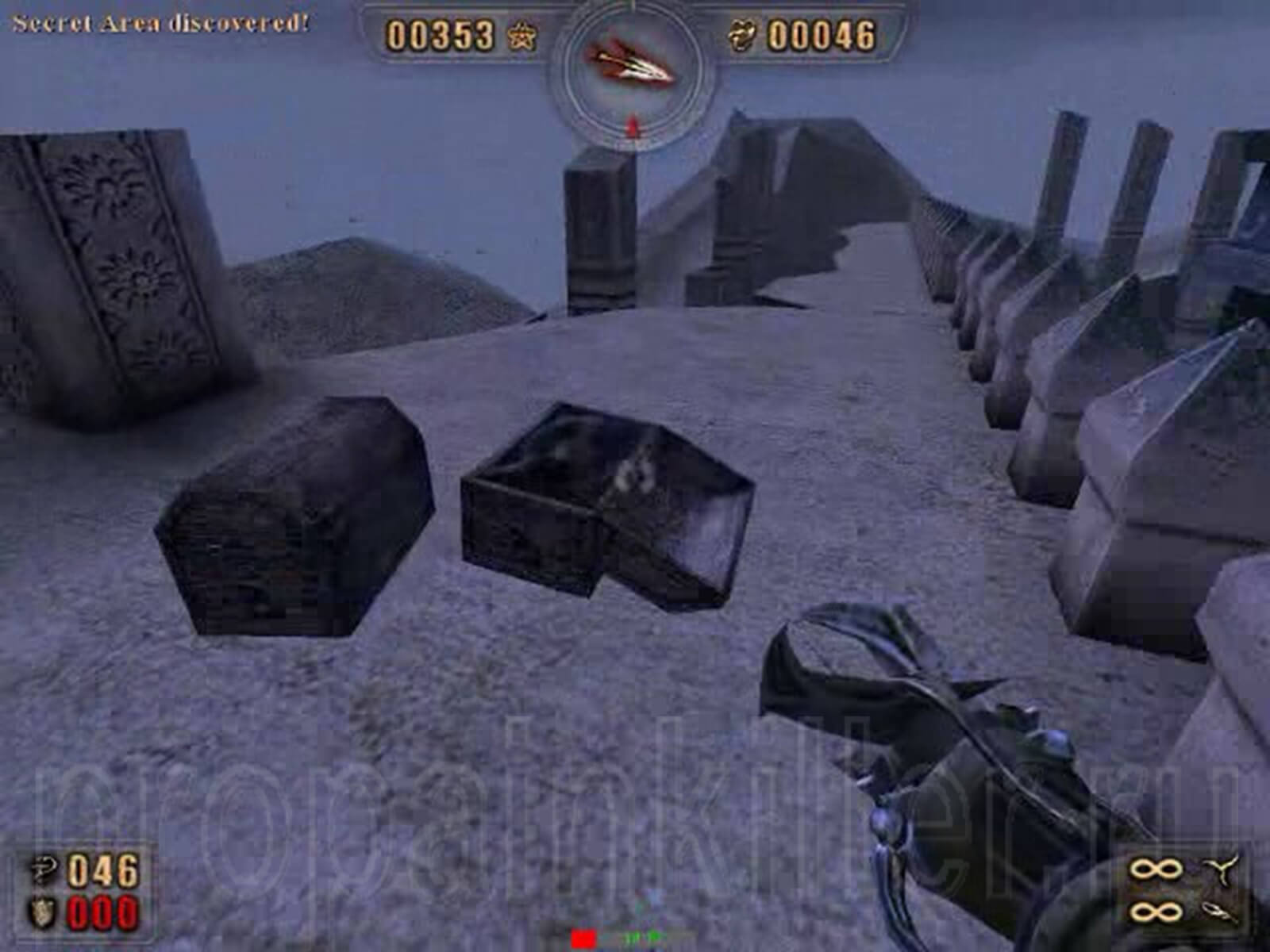Click the upper infinity ammo symbol

(1155, 868)
